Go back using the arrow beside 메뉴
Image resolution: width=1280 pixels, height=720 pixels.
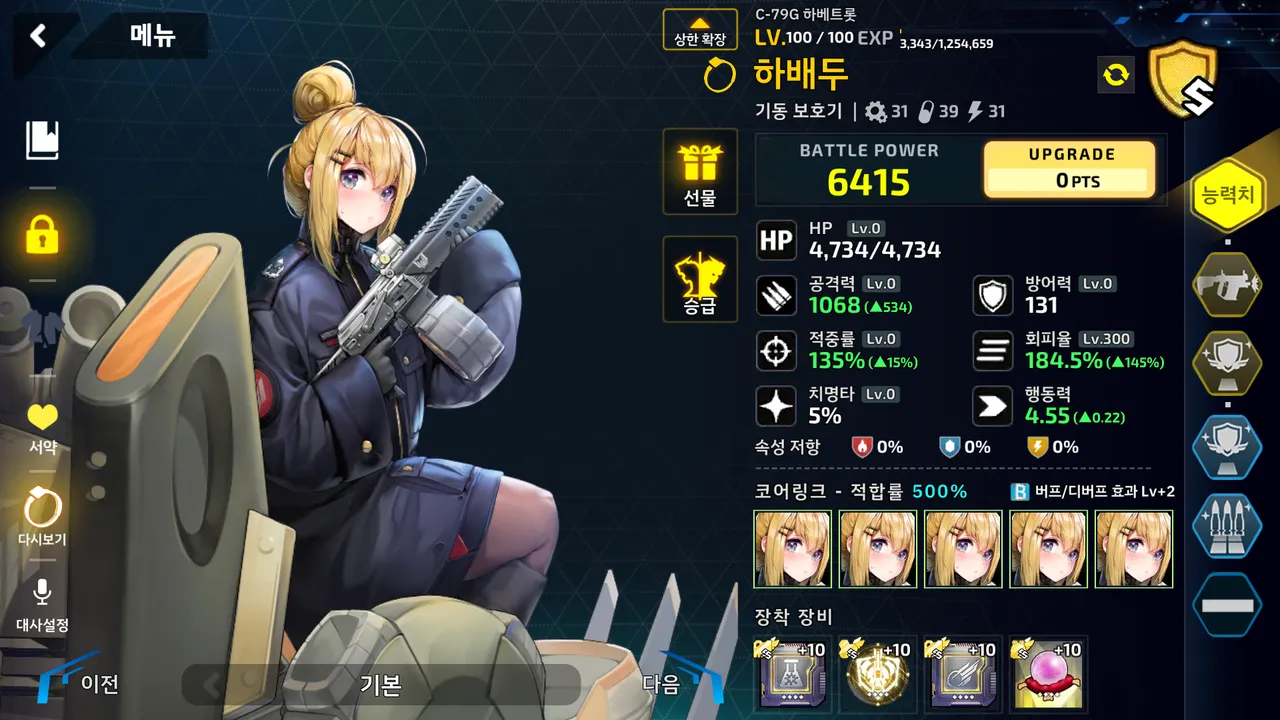[x=38, y=36]
